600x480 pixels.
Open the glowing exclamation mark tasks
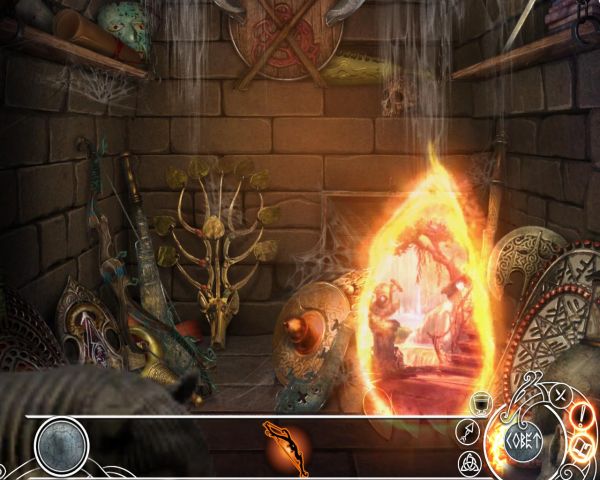point(581,416)
